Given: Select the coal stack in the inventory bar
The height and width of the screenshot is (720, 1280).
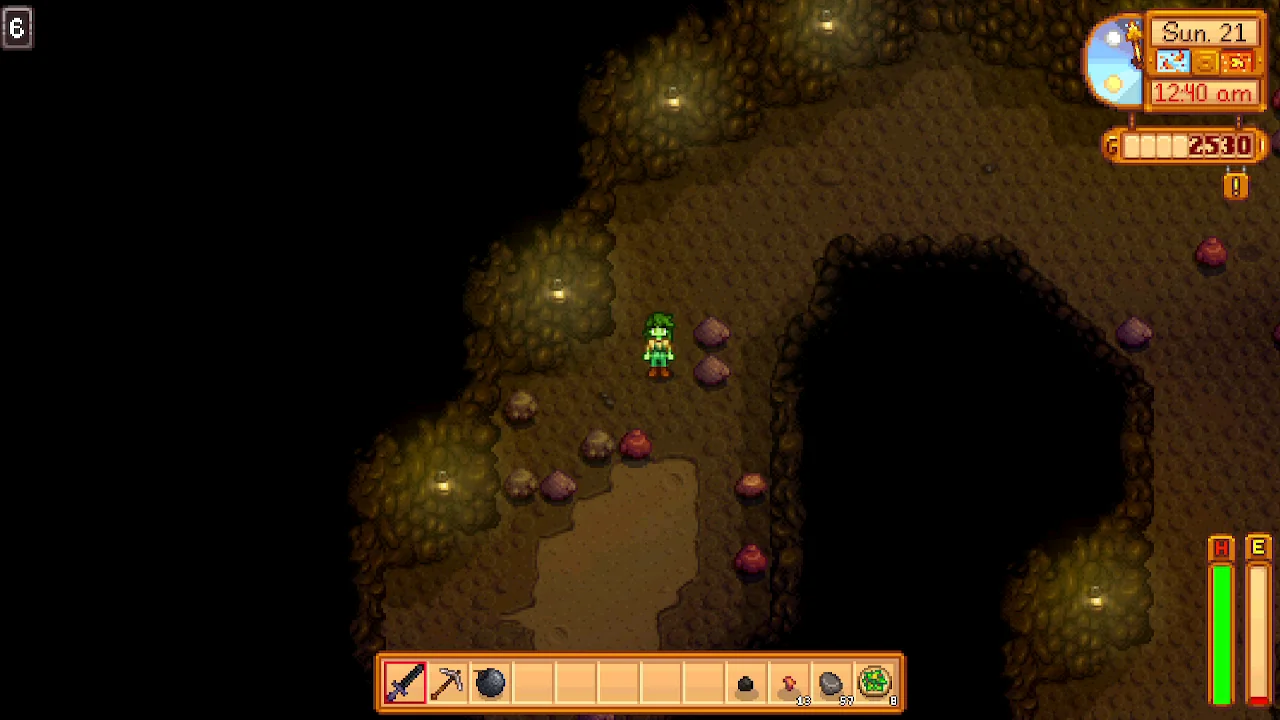Looking at the screenshot, I should (x=747, y=683).
